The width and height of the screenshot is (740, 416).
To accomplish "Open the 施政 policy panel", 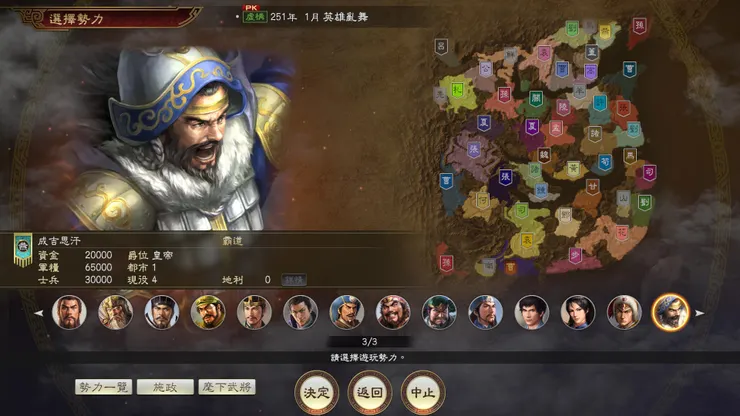I will (x=165, y=387).
